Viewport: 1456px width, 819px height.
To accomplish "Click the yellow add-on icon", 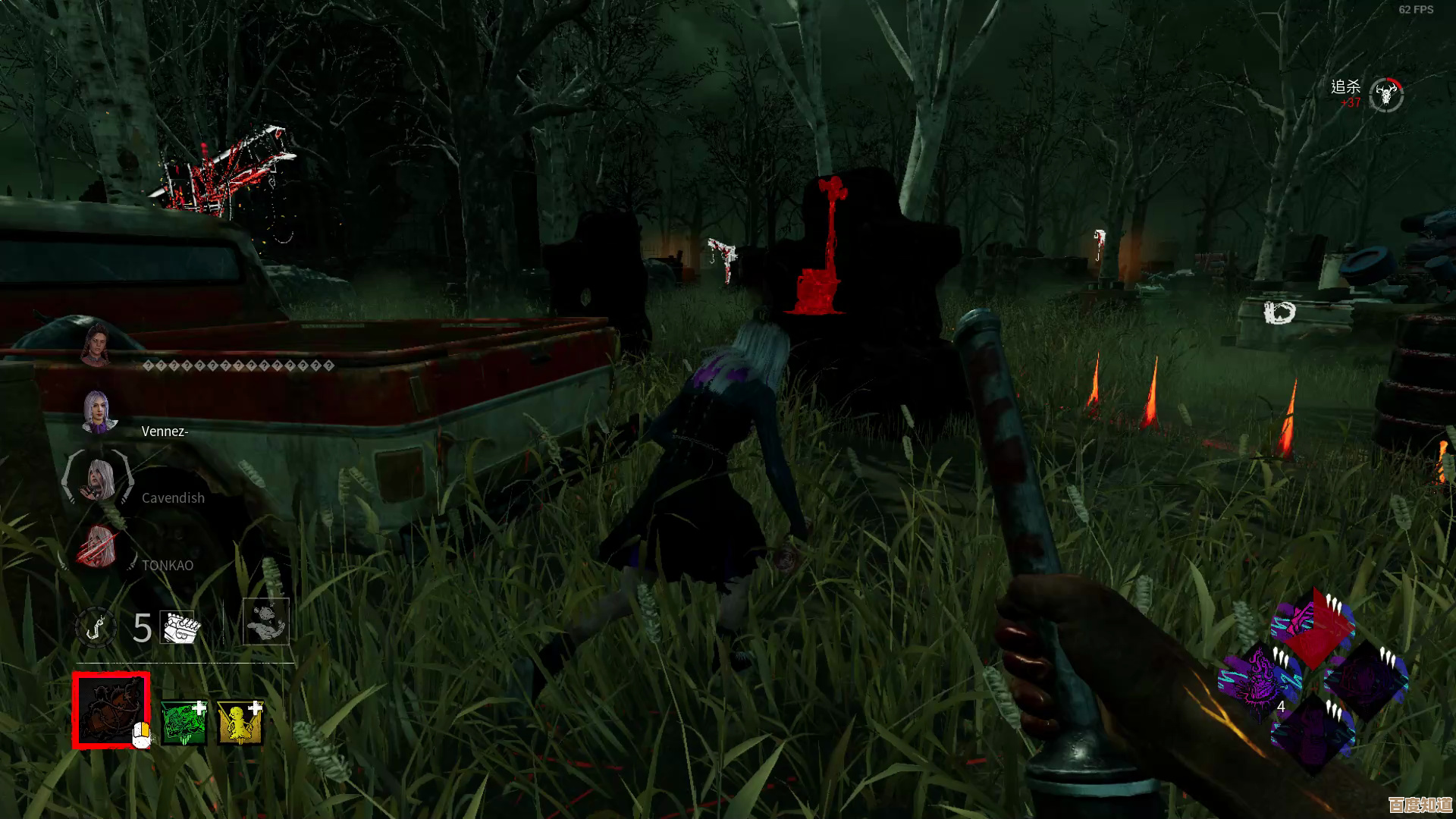I will pos(240,721).
